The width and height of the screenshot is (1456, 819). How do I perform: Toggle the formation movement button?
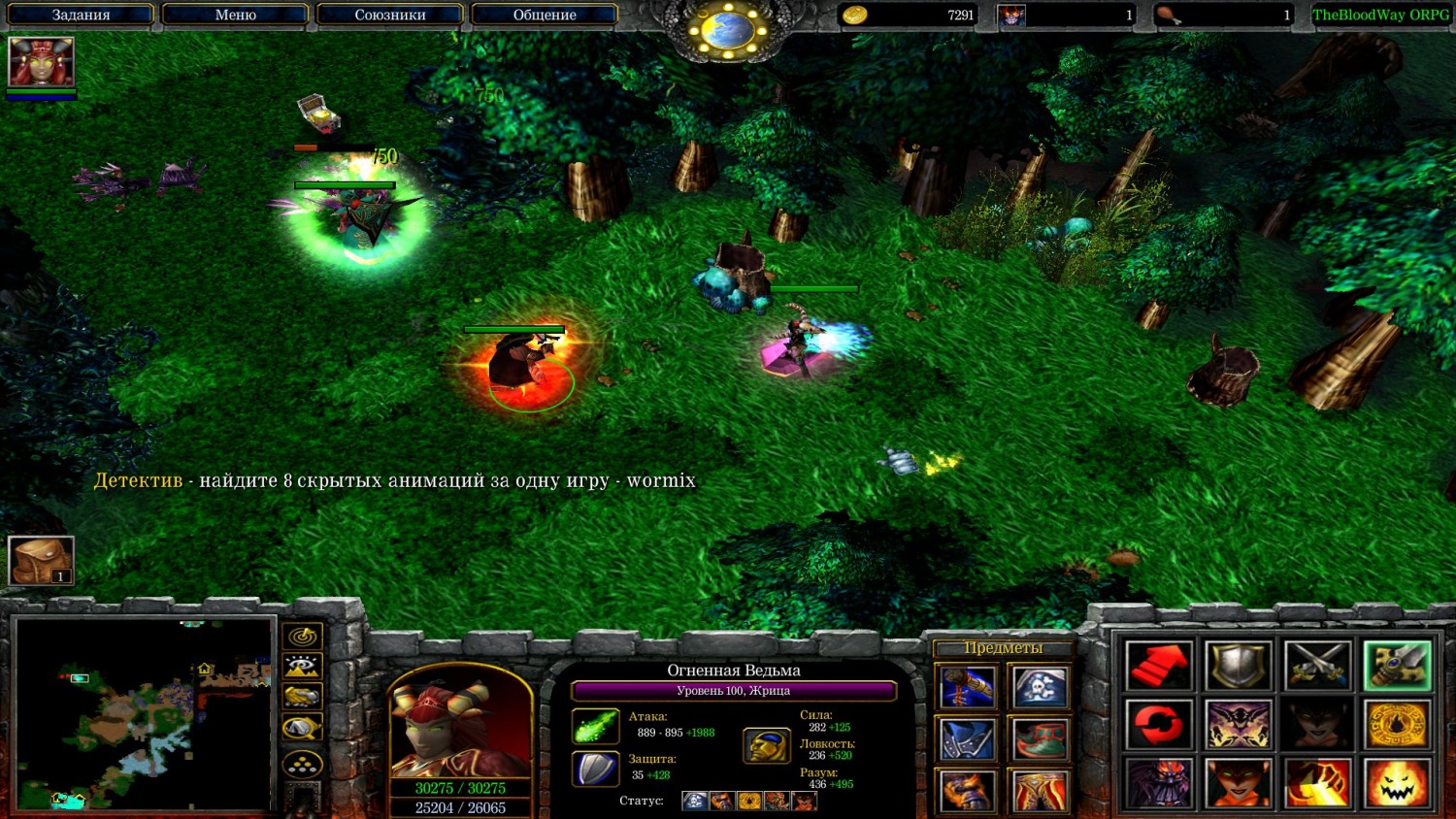(303, 764)
